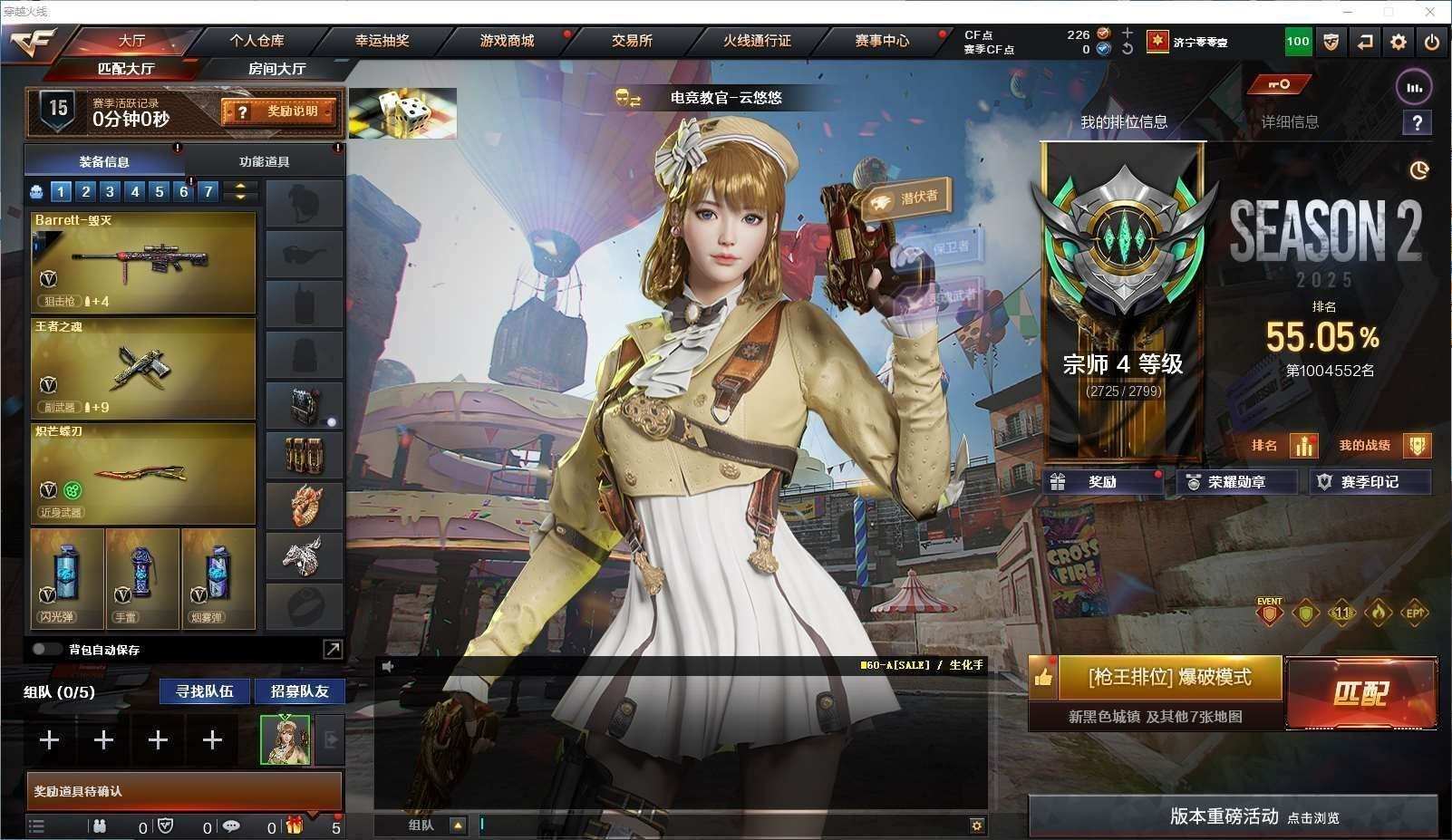Image resolution: width=1452 pixels, height=840 pixels.
Task: Open the 奖励 rewards panel
Action: pos(1102,482)
